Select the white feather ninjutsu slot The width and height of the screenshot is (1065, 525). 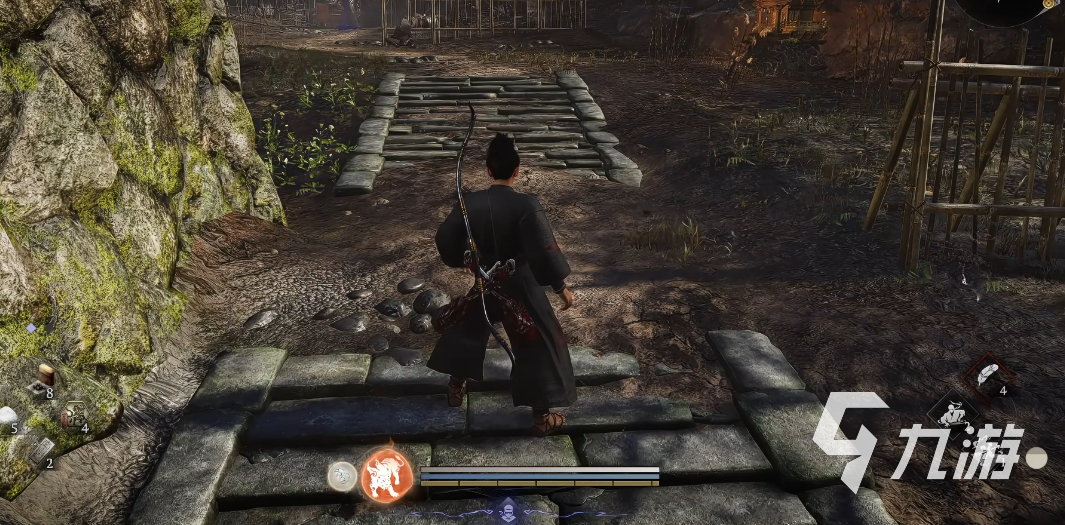coord(988,377)
